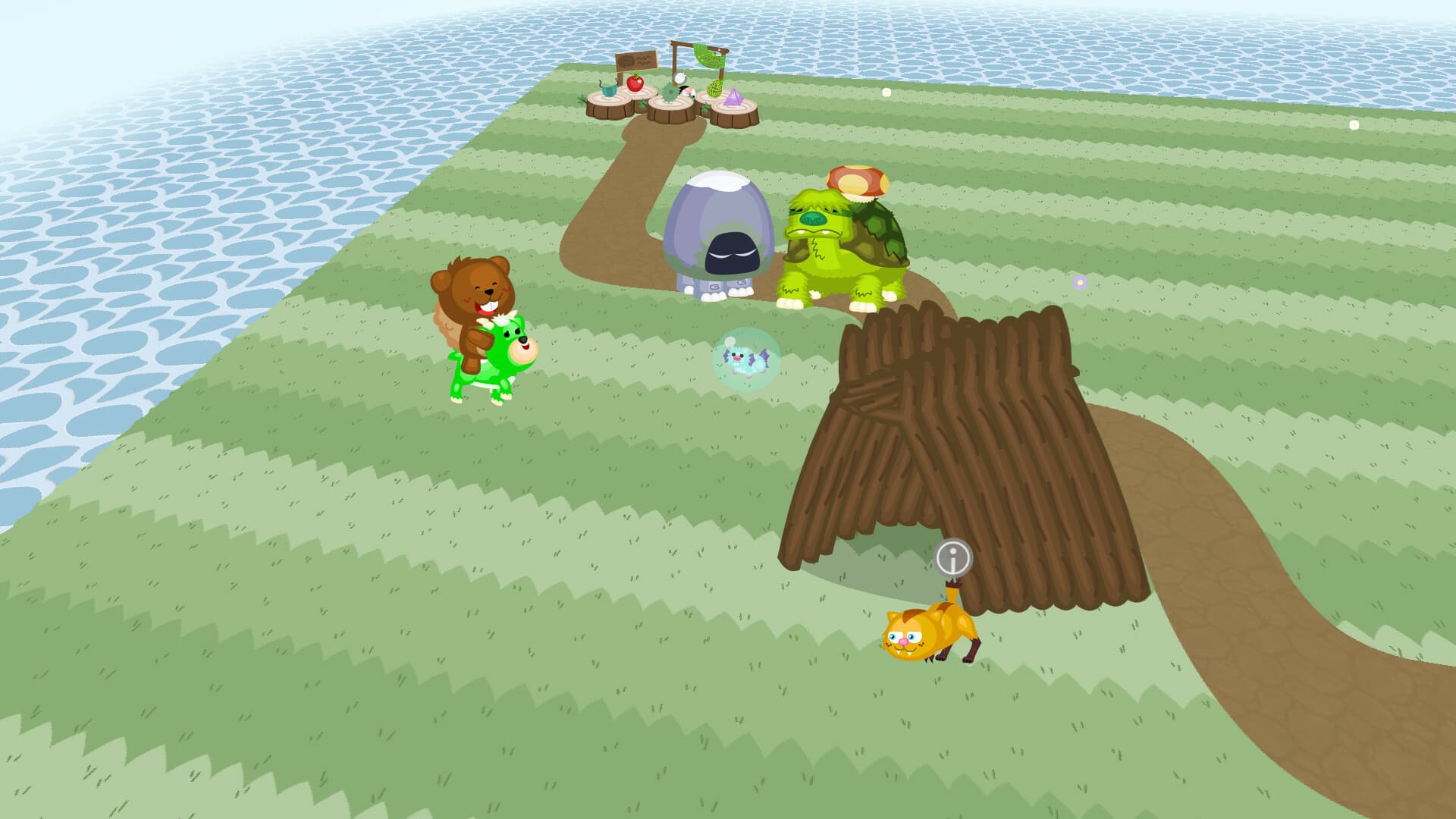
Task: Click the leafy green banner on the wooden frame
Action: [x=708, y=57]
